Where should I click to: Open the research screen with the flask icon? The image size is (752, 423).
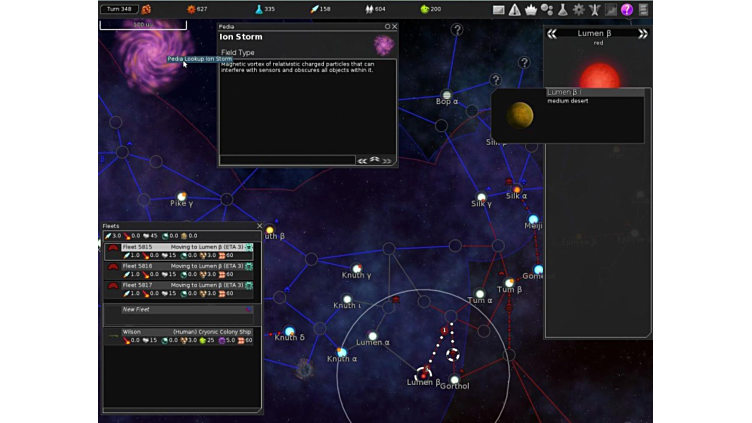(x=563, y=9)
